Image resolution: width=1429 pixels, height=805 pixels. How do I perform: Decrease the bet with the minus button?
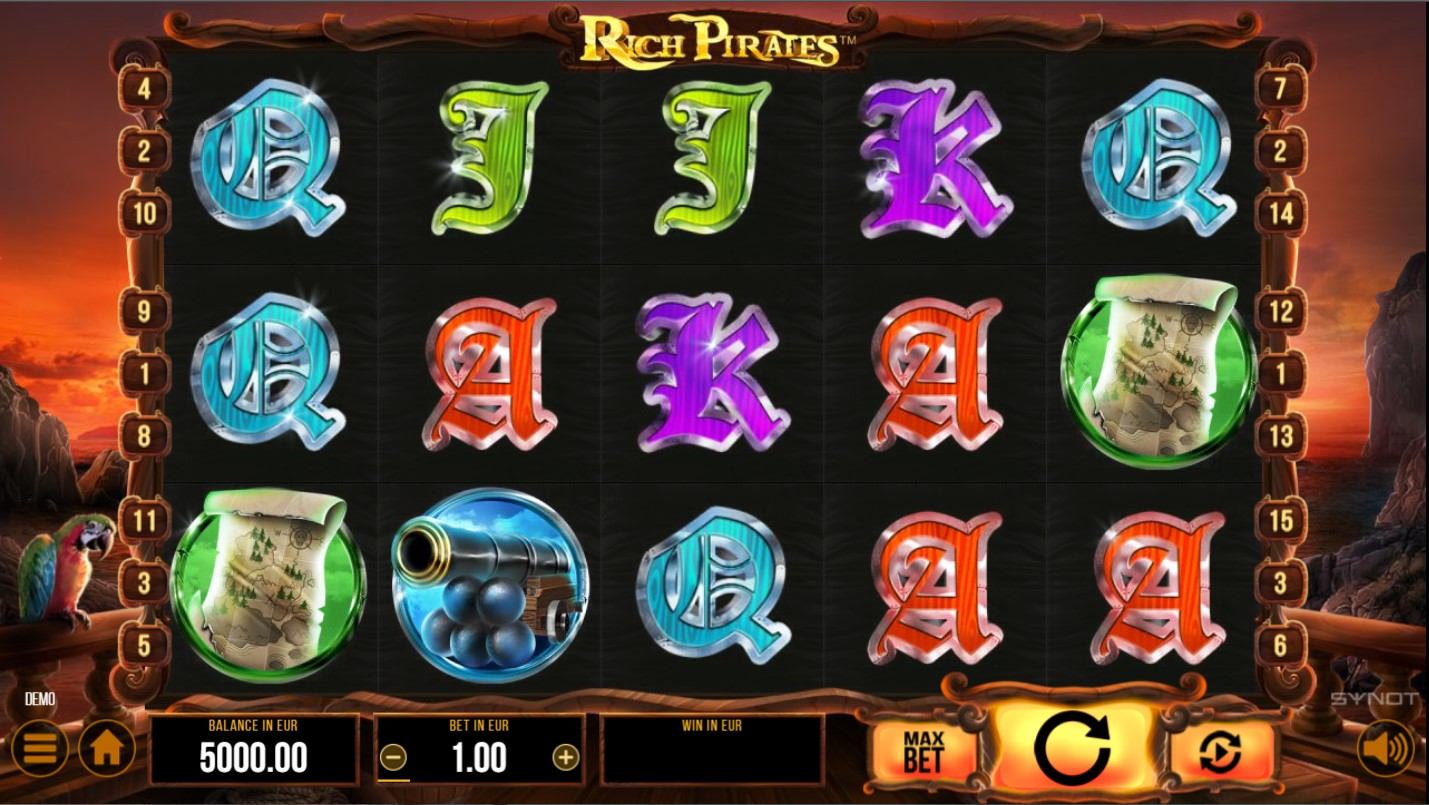click(394, 758)
